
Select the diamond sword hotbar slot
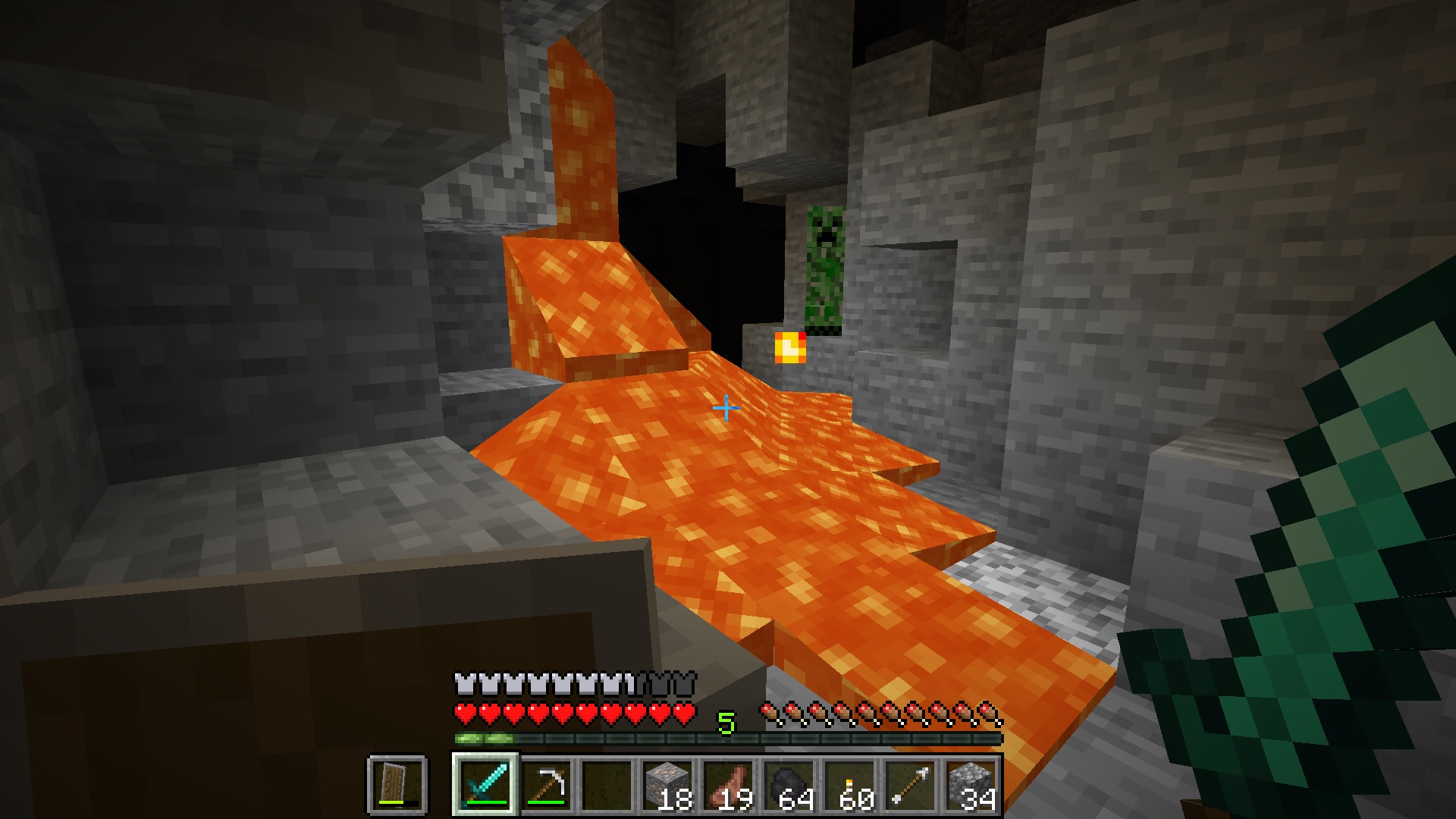point(485,784)
